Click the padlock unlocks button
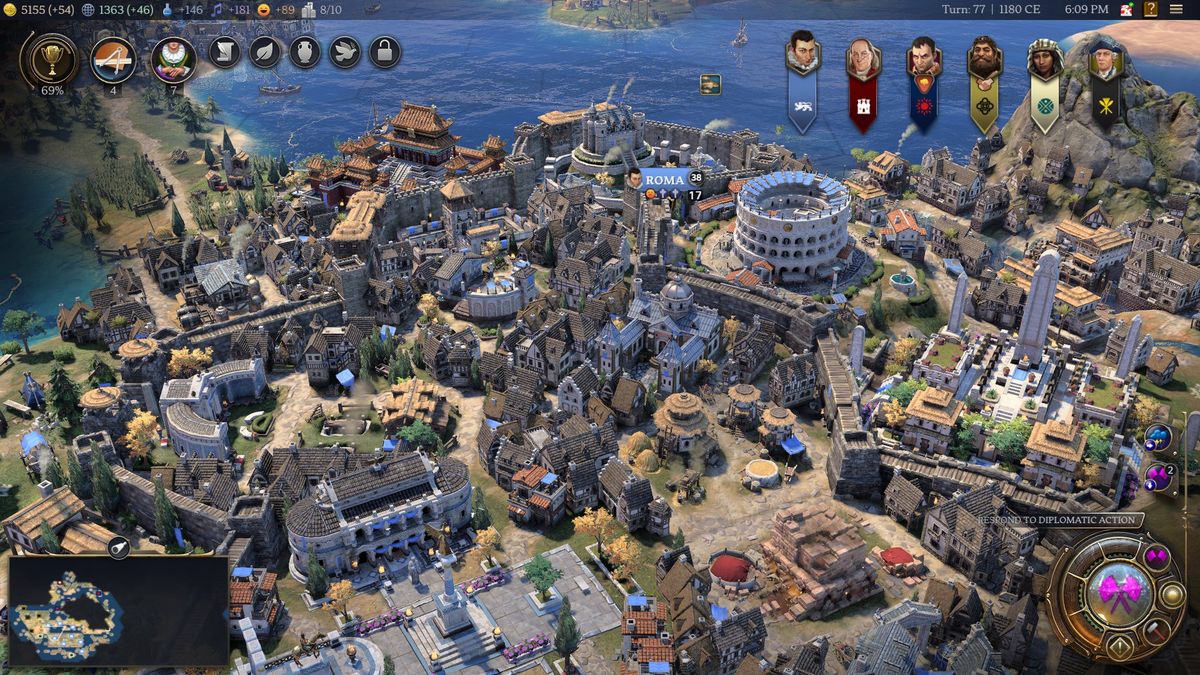The width and height of the screenshot is (1200, 675). (385, 52)
